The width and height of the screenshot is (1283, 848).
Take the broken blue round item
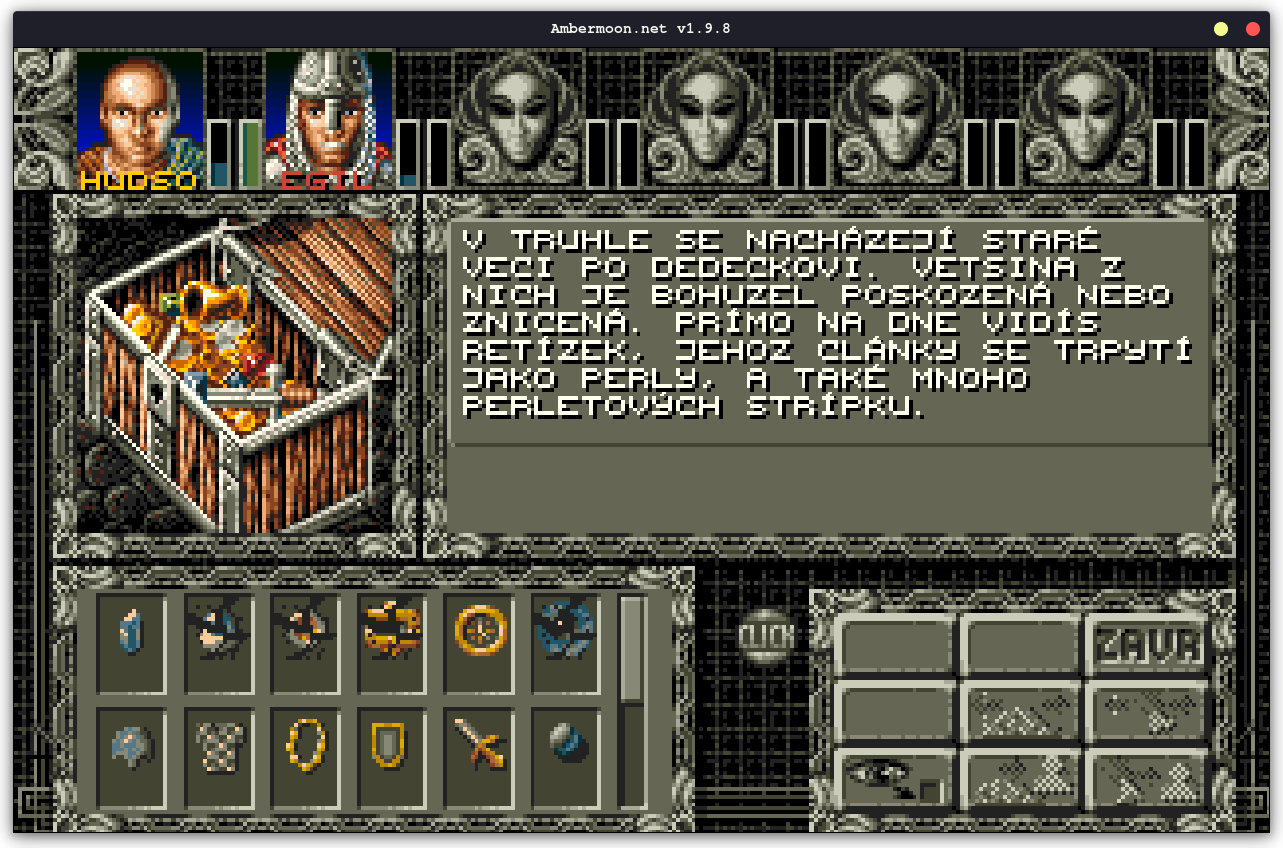(566, 632)
